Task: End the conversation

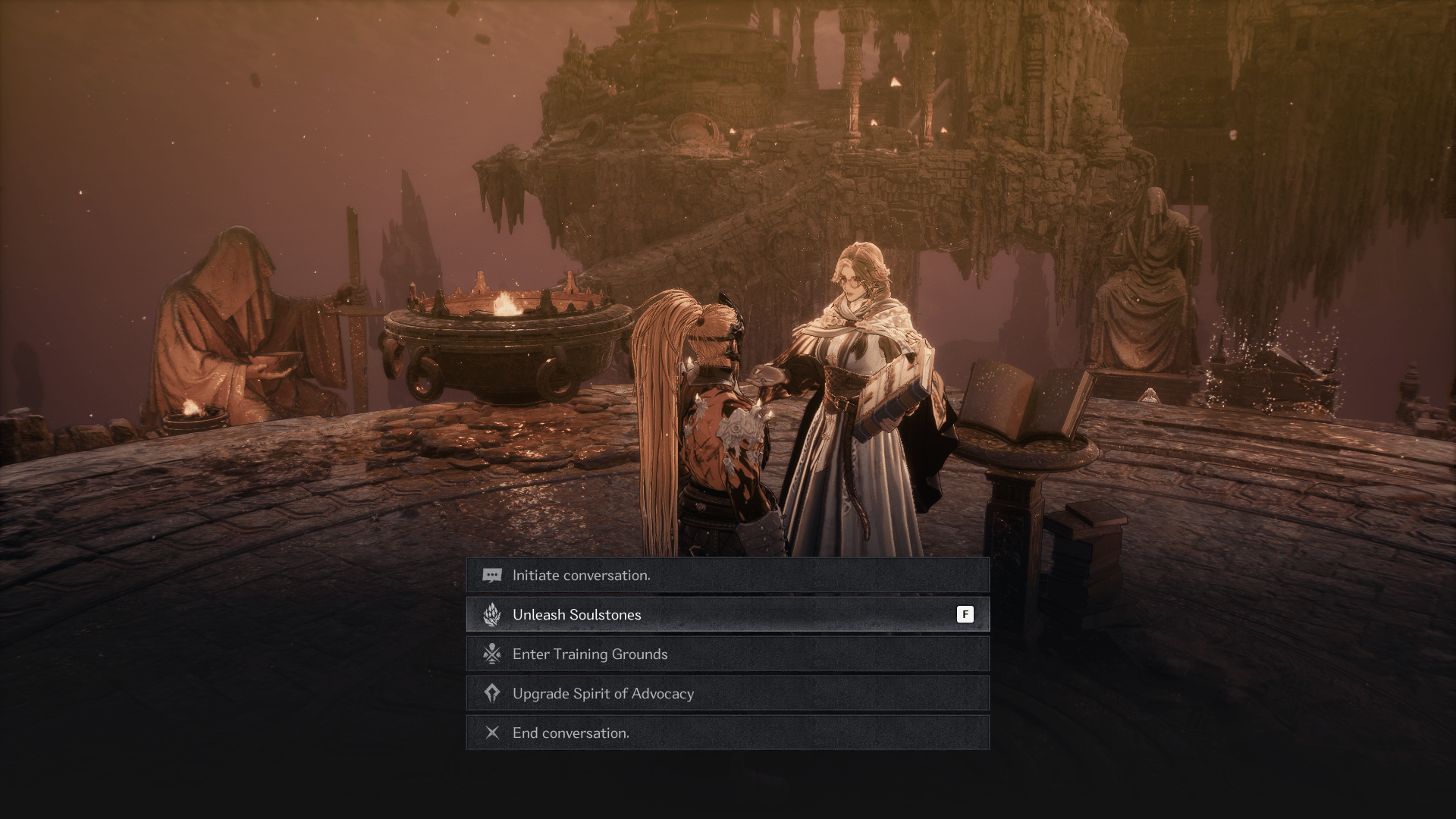Action: (x=726, y=733)
